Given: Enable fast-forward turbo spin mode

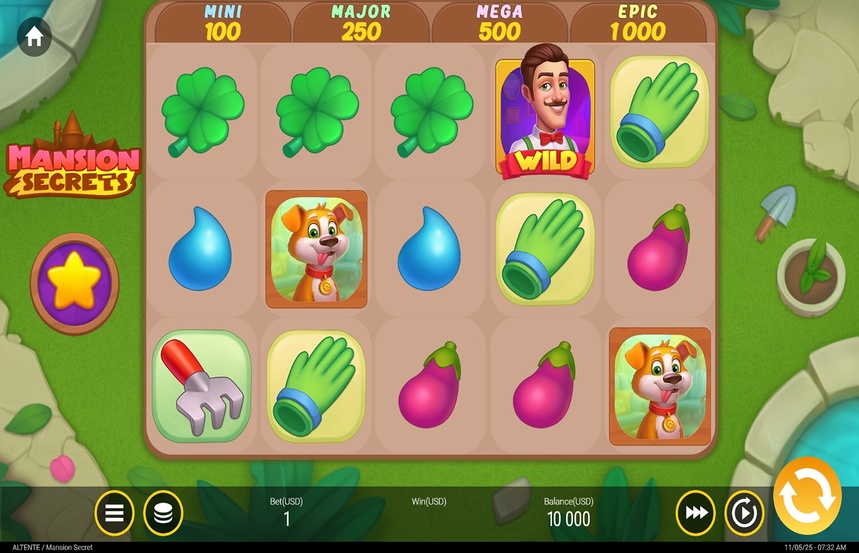Looking at the screenshot, I should pos(695,513).
